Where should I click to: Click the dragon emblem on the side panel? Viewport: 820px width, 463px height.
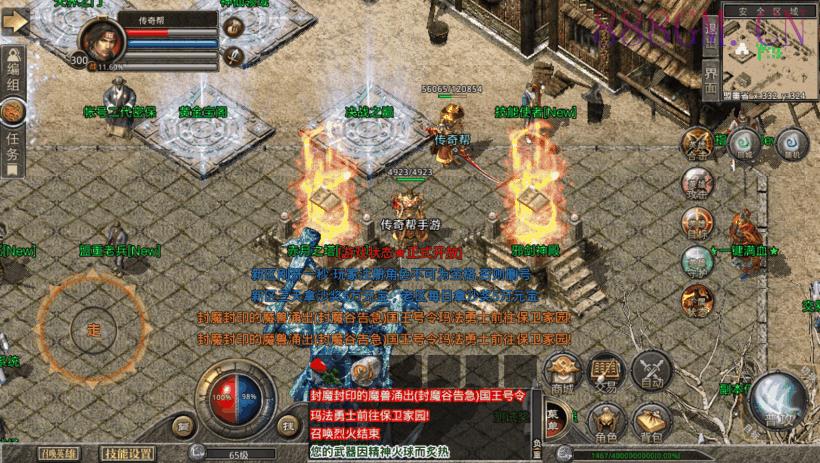[x=16, y=110]
